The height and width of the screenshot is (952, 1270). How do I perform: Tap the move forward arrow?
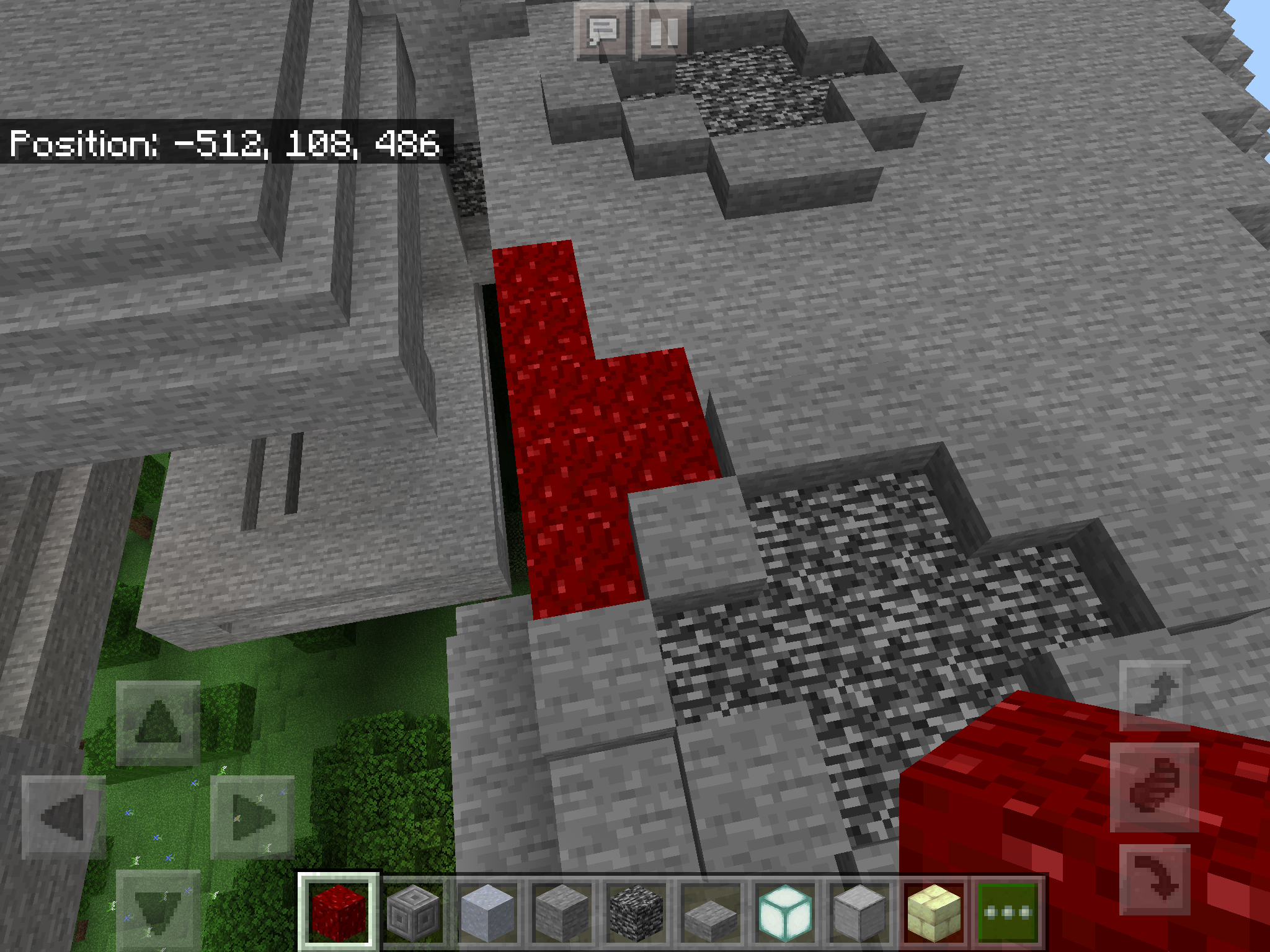tap(158, 722)
